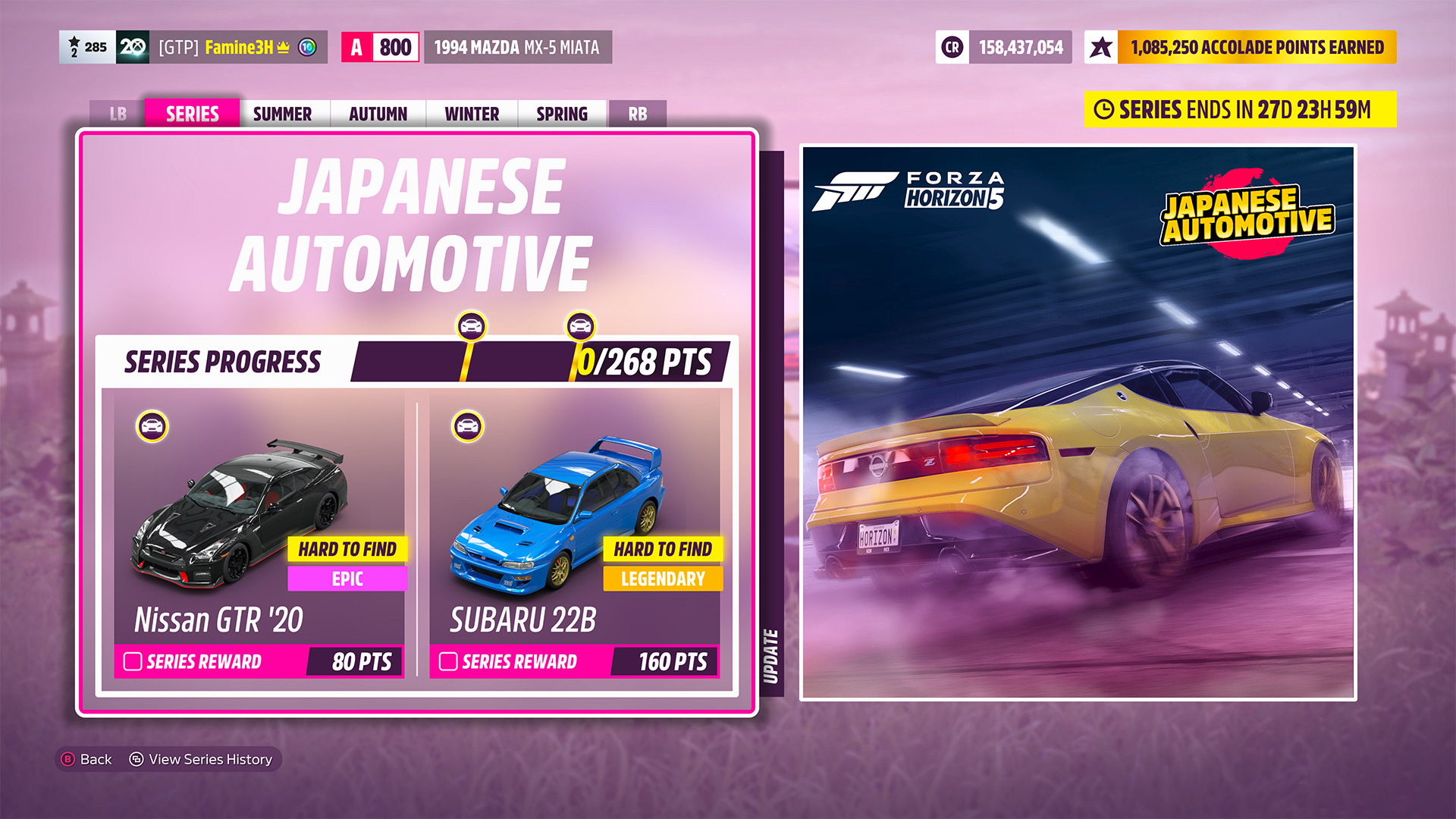Click the Forza Horizon 5 logo on the promo artwork
The width and height of the screenshot is (1456, 819).
[x=908, y=189]
